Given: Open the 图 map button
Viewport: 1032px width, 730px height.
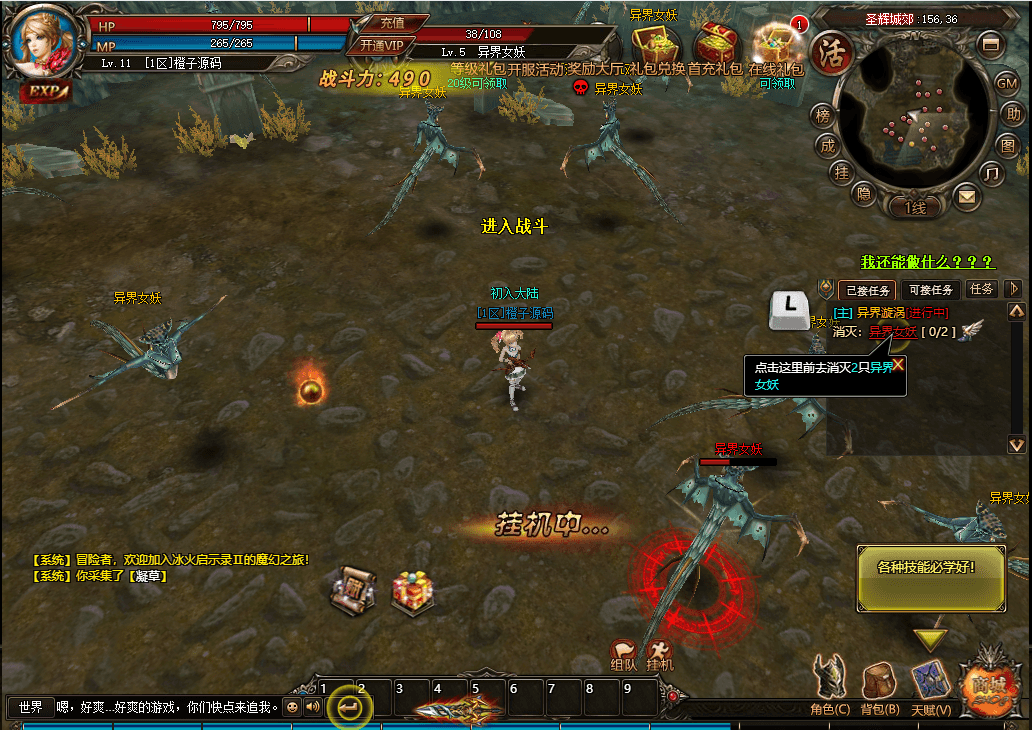Looking at the screenshot, I should pyautogui.click(x=1008, y=146).
